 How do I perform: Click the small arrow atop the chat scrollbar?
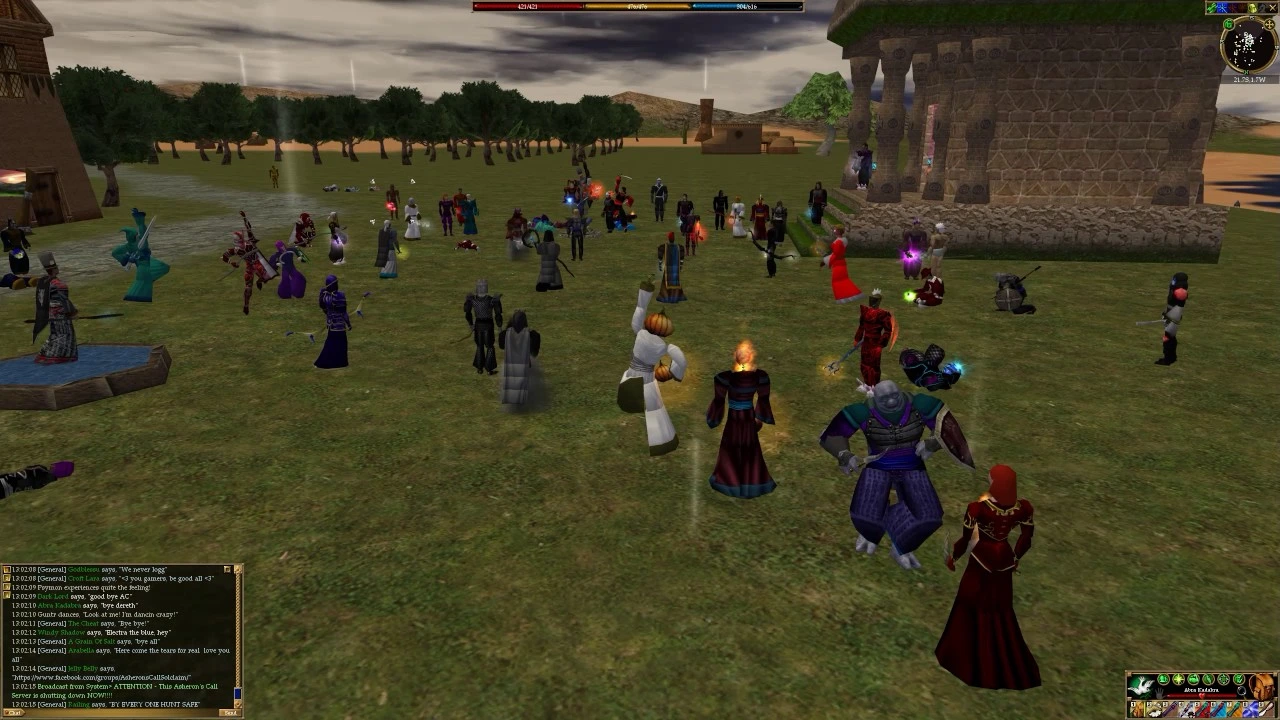(237, 569)
